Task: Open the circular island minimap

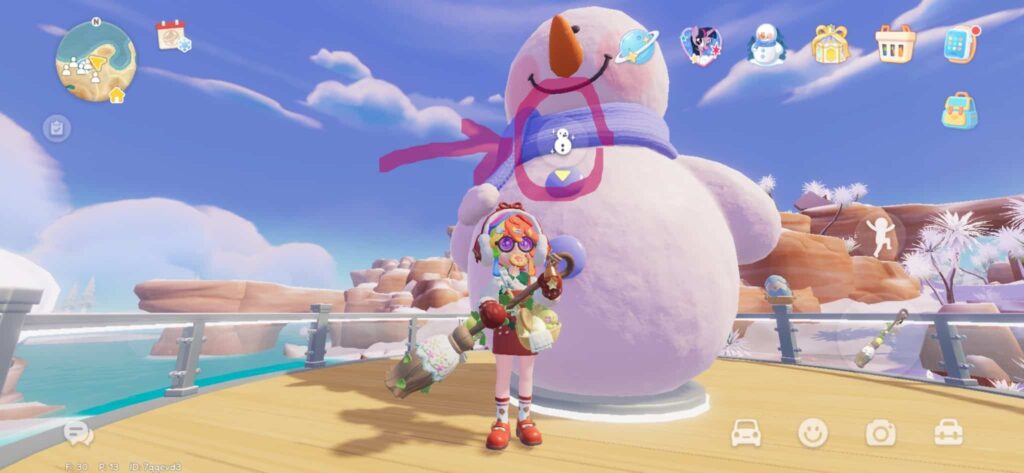Action: click(x=95, y=61)
